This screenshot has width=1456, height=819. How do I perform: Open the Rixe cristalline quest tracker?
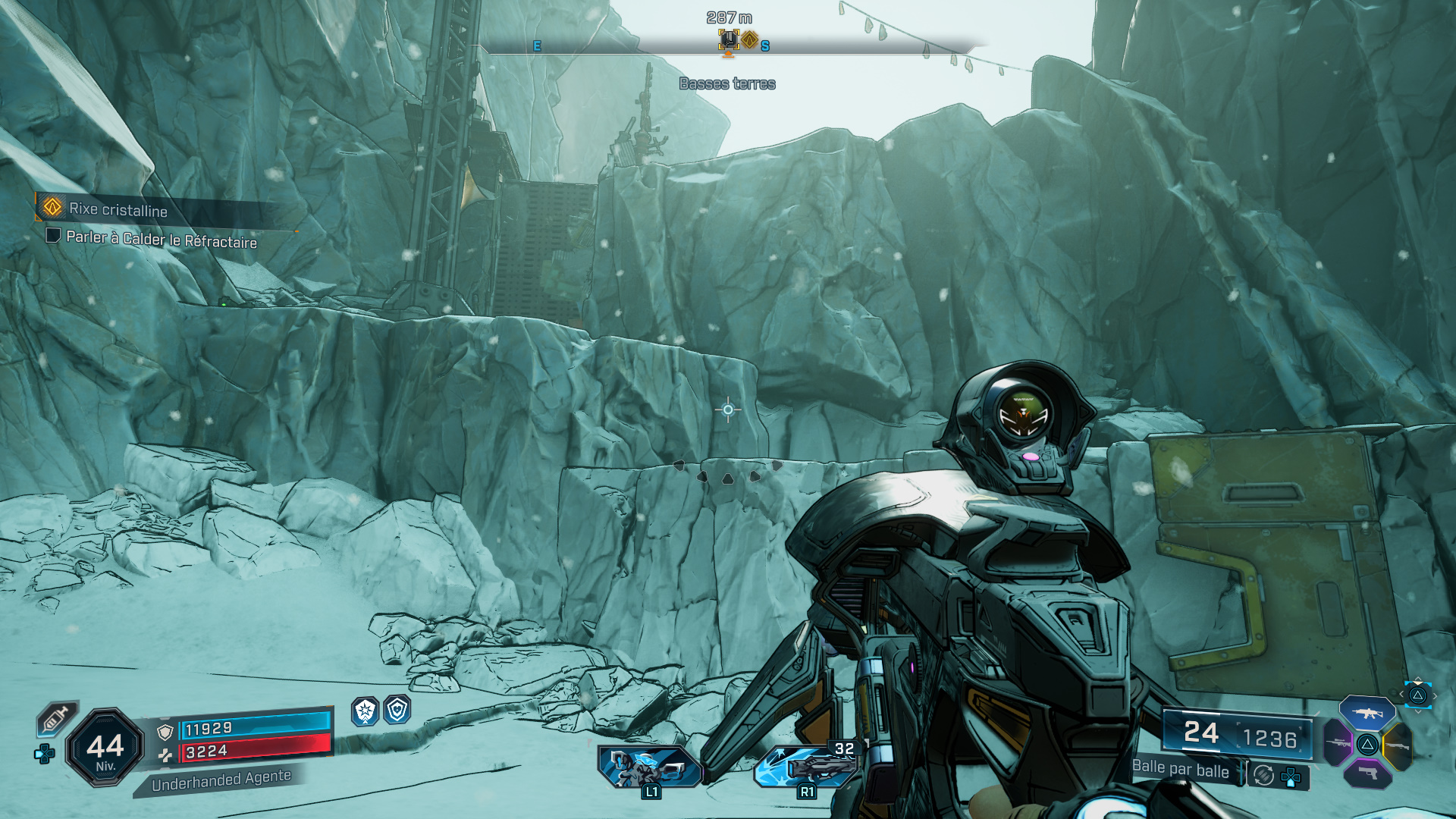[x=118, y=209]
